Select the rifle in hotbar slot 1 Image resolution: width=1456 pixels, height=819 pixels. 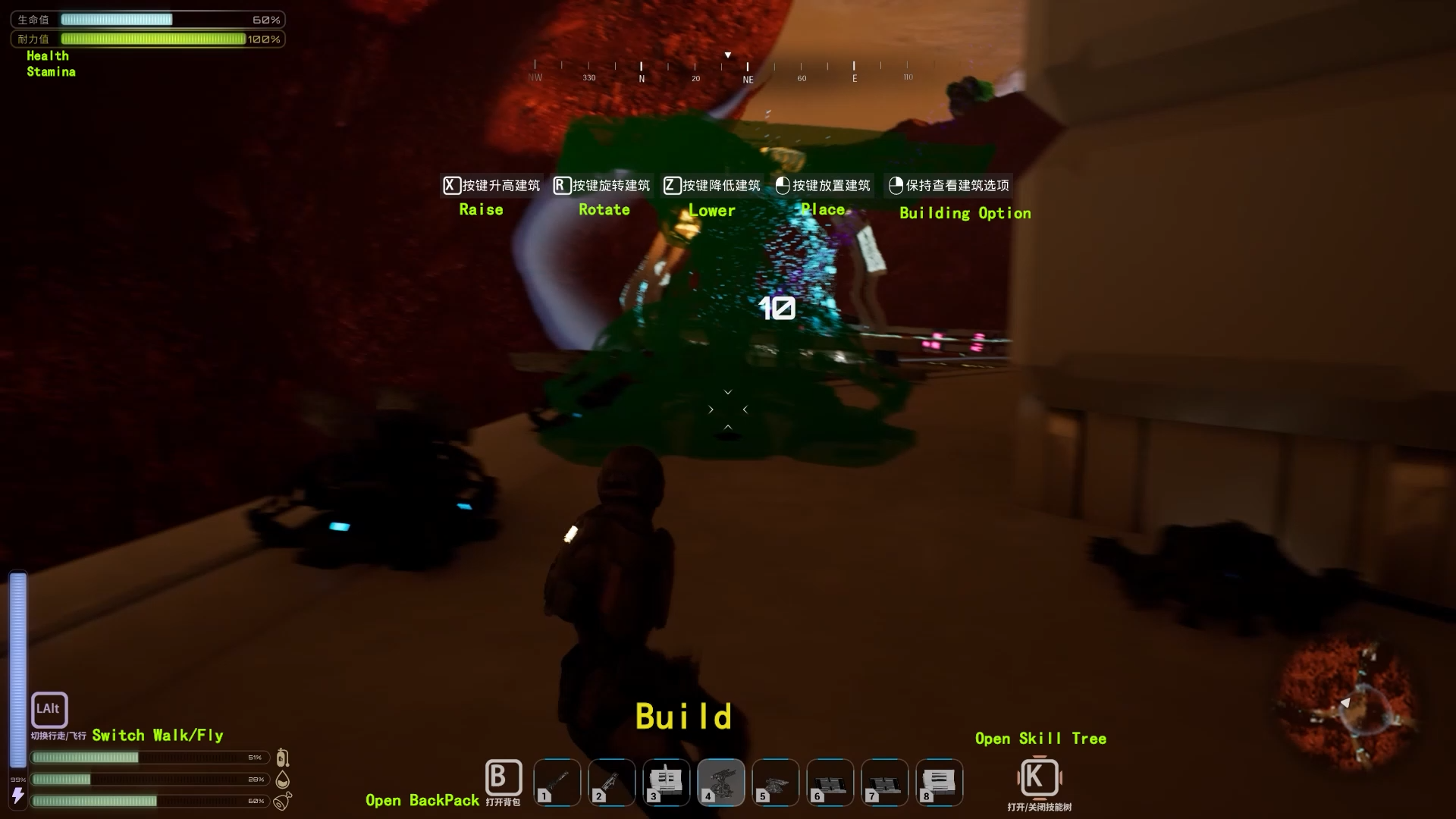(x=557, y=782)
